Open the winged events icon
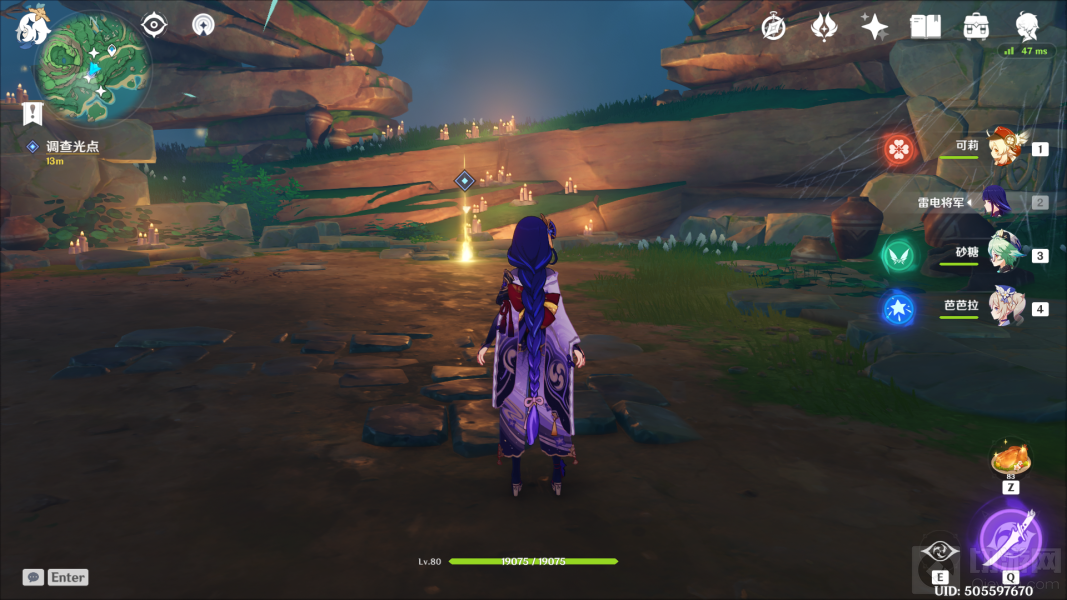Screen dimensions: 1067x600 coord(823,27)
